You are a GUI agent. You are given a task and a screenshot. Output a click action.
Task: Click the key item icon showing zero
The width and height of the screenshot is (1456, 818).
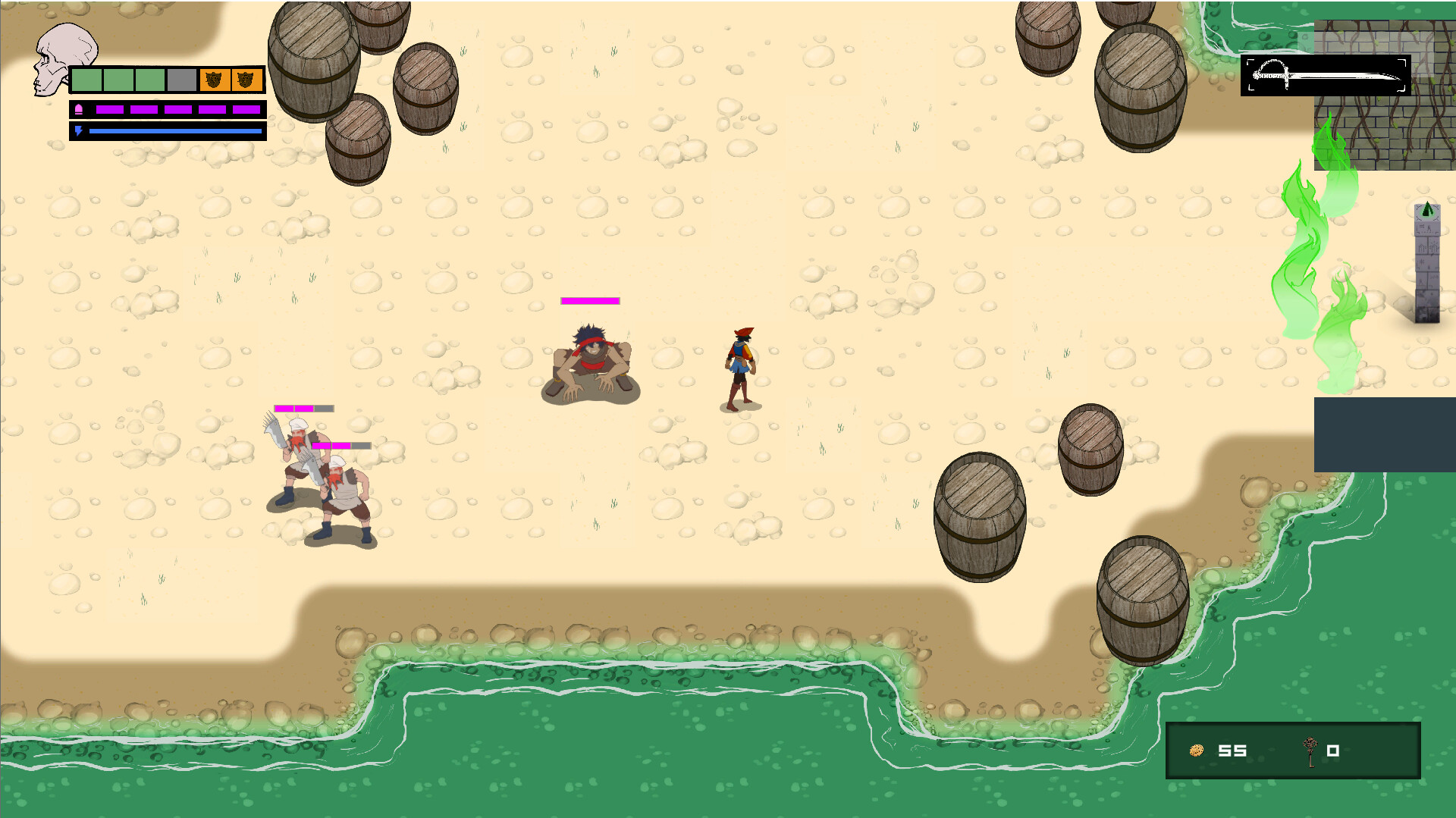coord(1312,751)
